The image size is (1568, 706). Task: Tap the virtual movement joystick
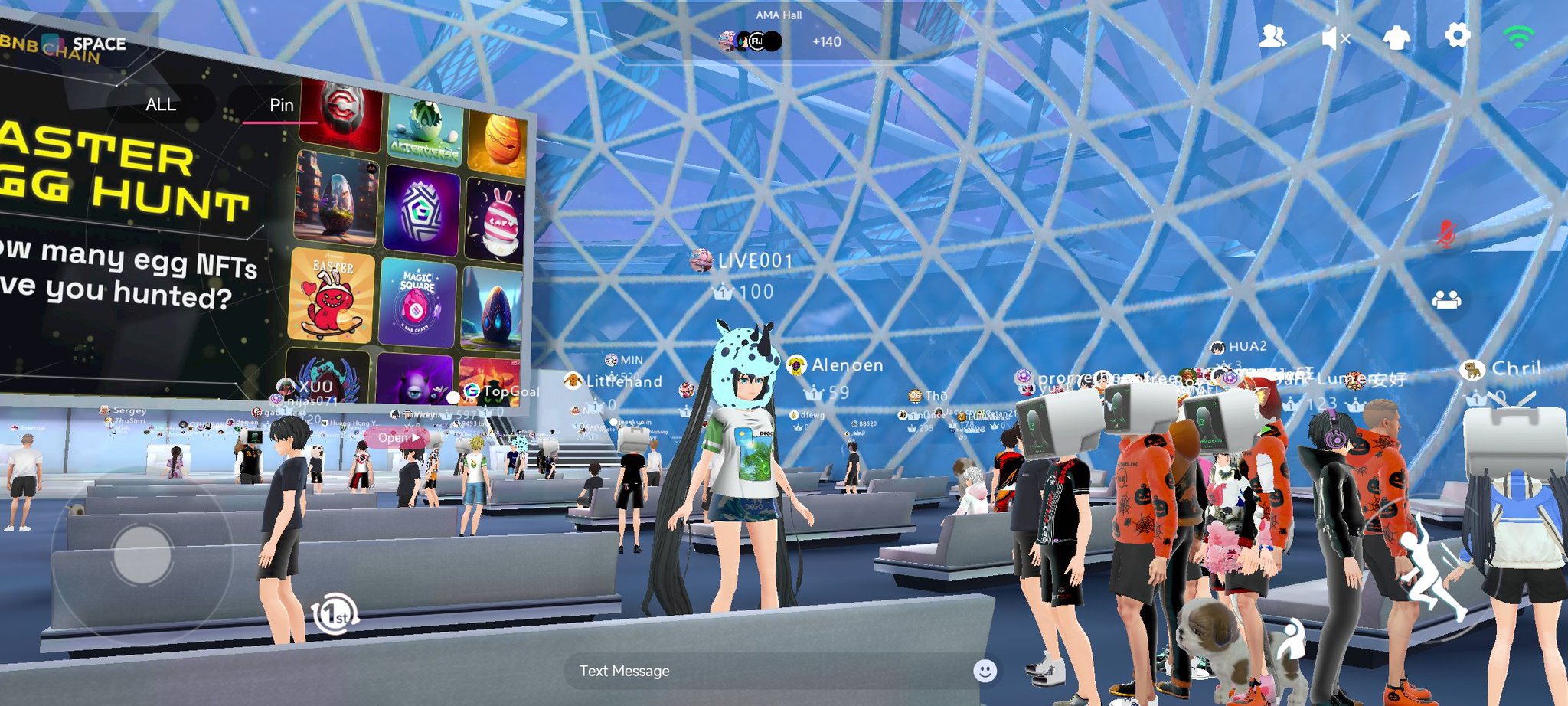pyautogui.click(x=142, y=554)
